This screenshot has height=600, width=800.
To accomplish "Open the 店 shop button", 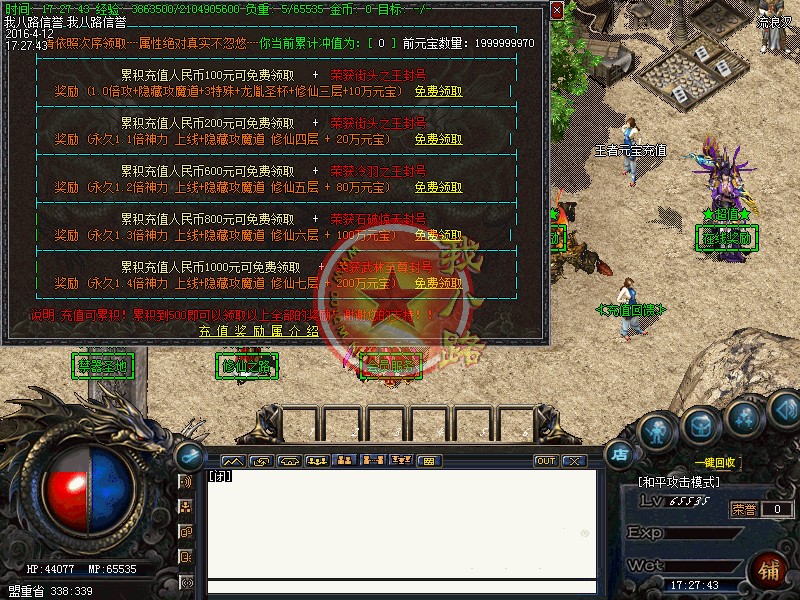I will coord(620,454).
